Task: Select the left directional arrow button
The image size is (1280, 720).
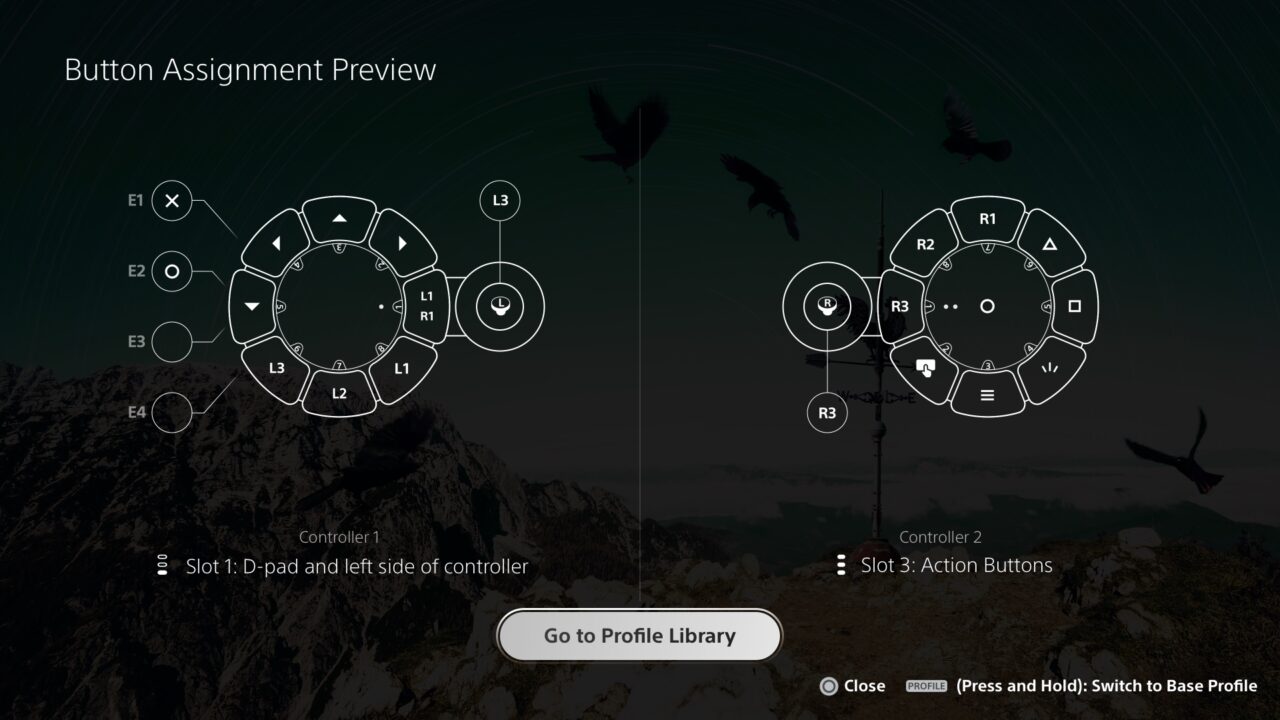Action: (275, 242)
